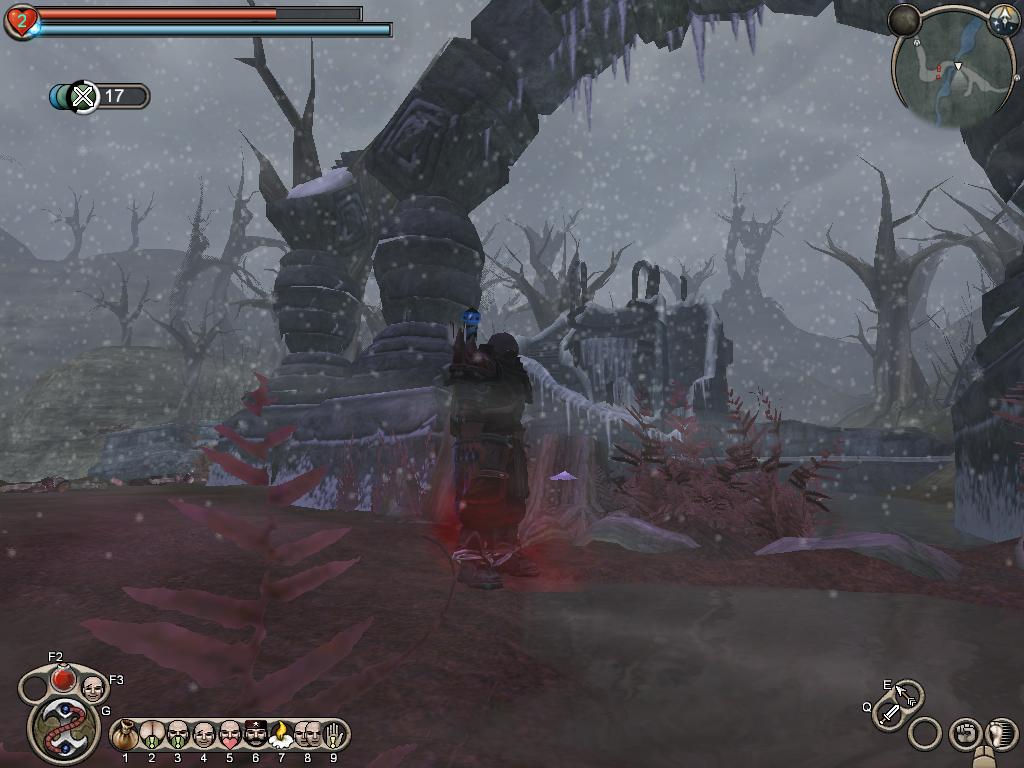Click the crossed-arrows combat multiplier icon

pos(85,96)
